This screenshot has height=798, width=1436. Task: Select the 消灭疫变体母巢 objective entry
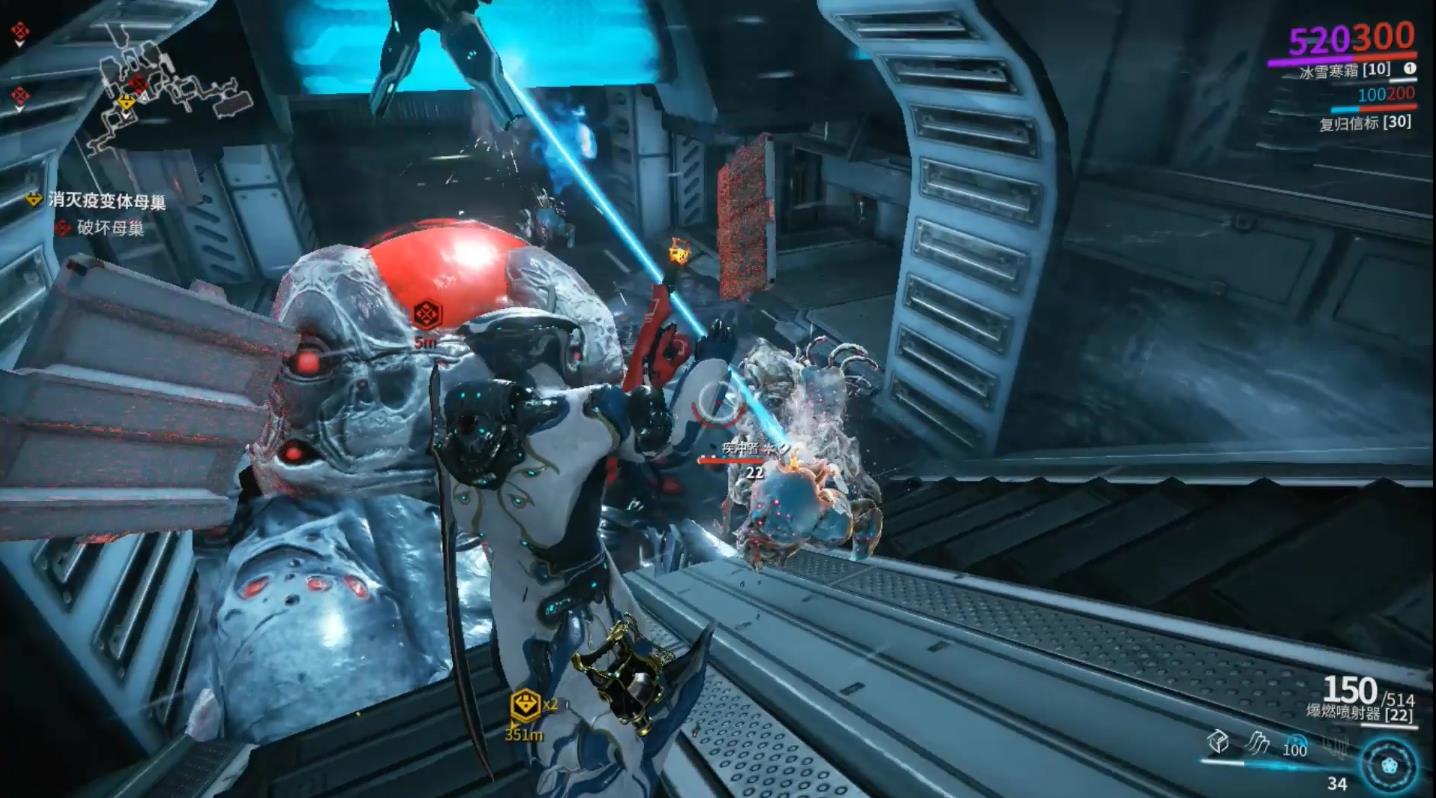(107, 201)
